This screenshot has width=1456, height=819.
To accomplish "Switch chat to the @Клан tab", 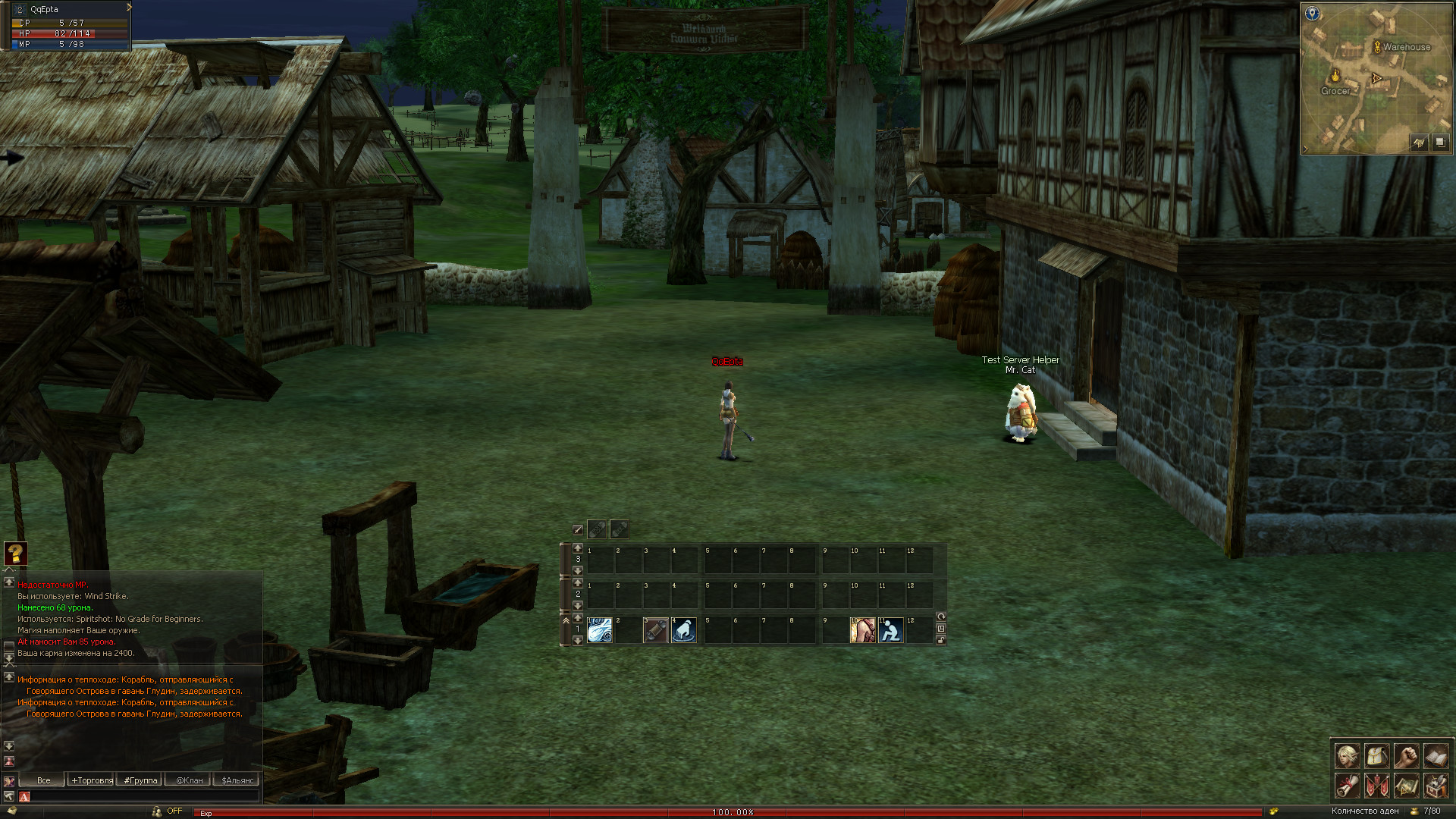I will click(x=189, y=780).
